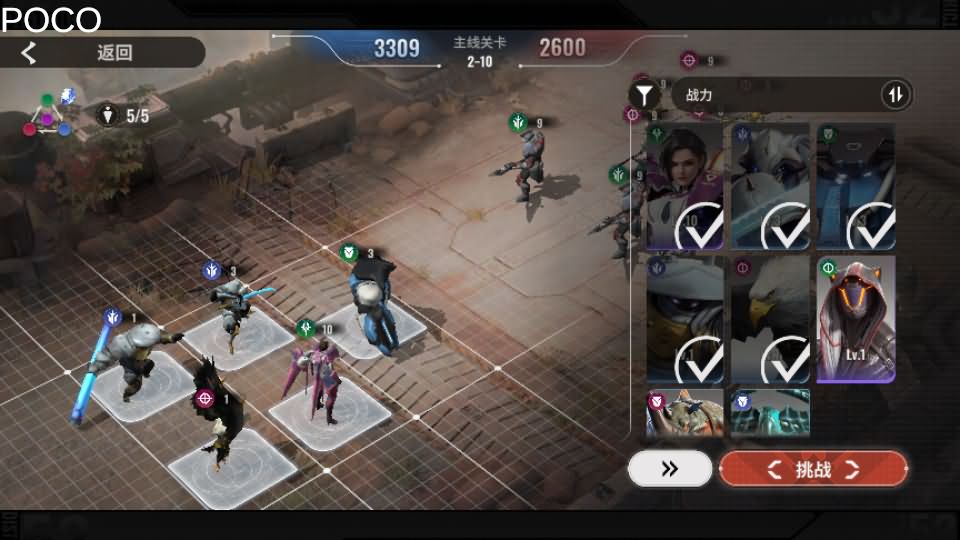Viewport: 960px width, 540px height.
Task: Select the hooded Lv.1 hero card
Action: click(x=856, y=320)
